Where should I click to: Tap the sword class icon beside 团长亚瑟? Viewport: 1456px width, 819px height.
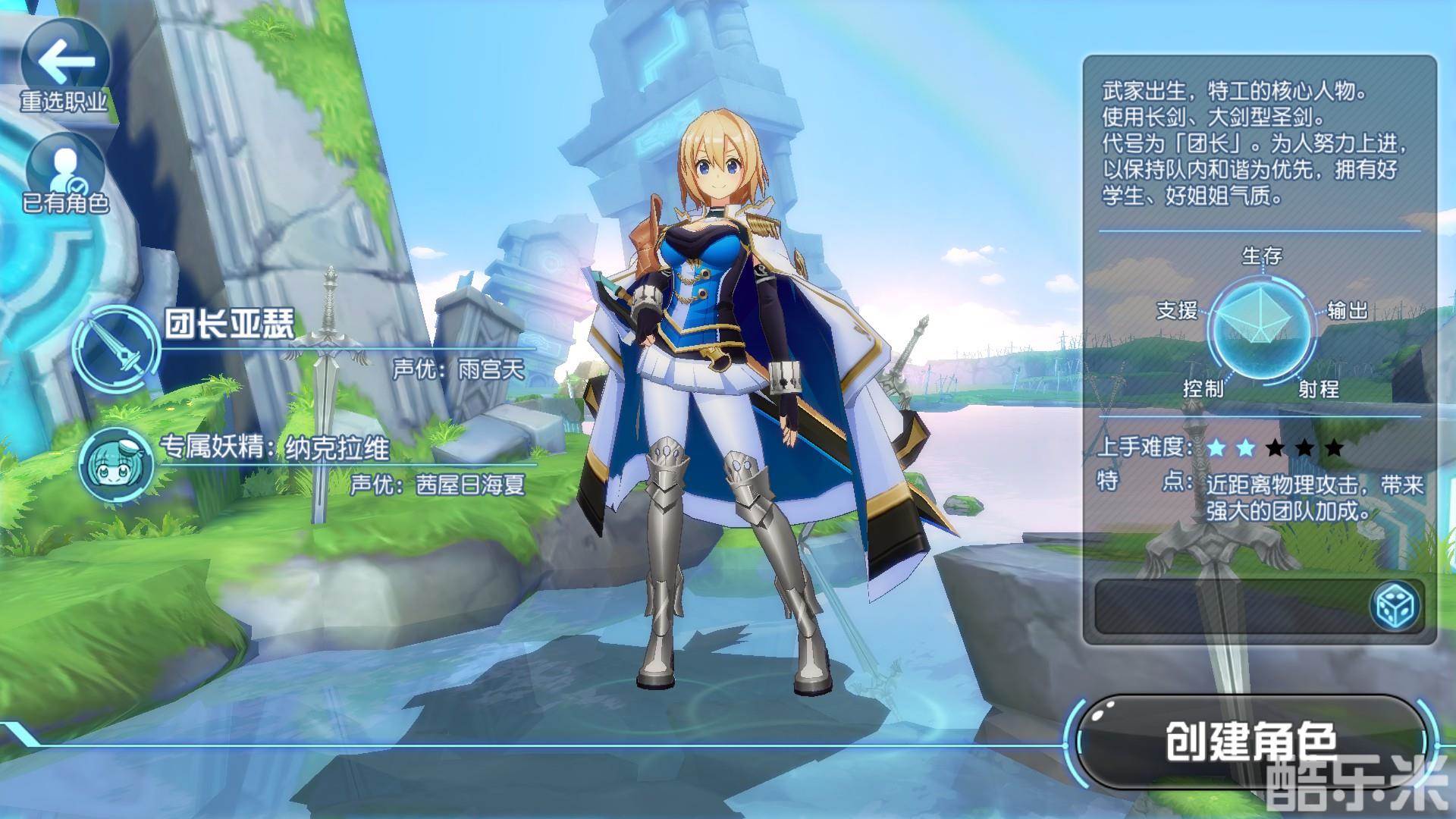click(118, 346)
